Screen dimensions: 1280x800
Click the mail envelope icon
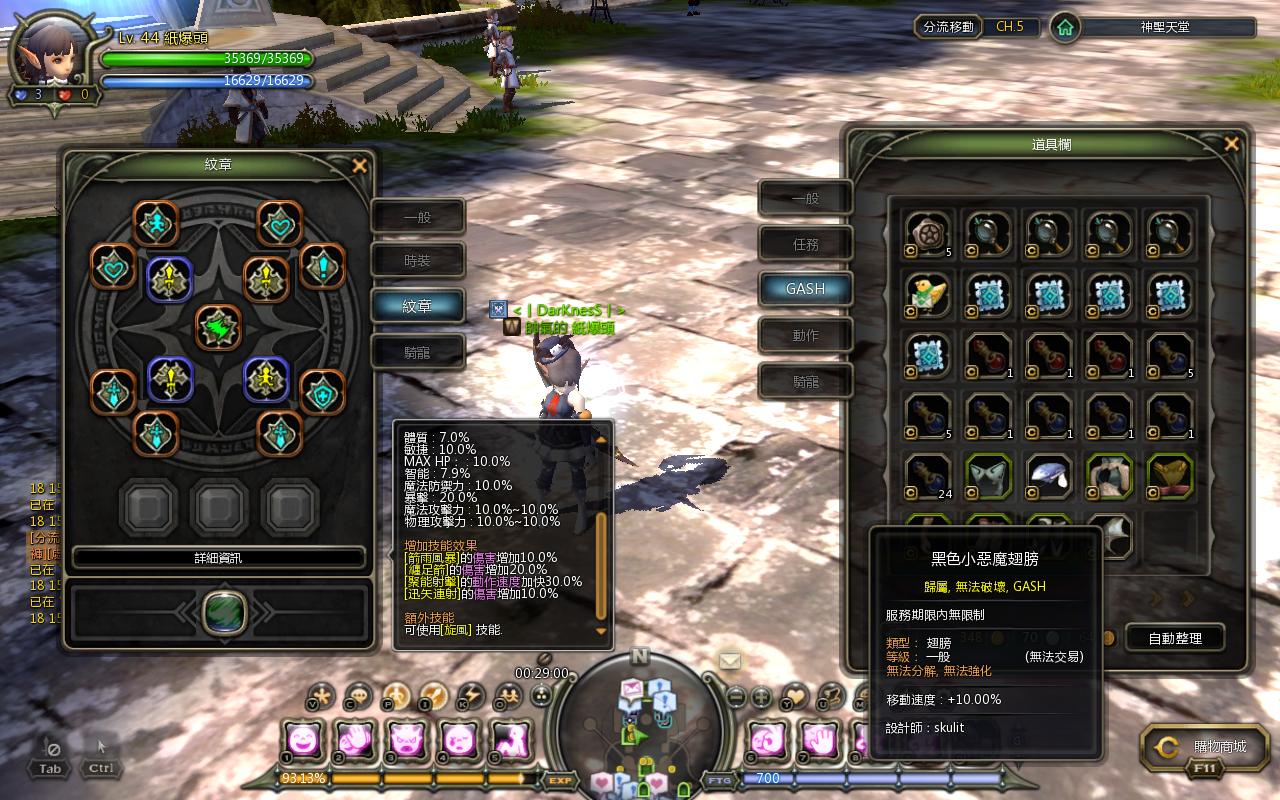point(730,660)
